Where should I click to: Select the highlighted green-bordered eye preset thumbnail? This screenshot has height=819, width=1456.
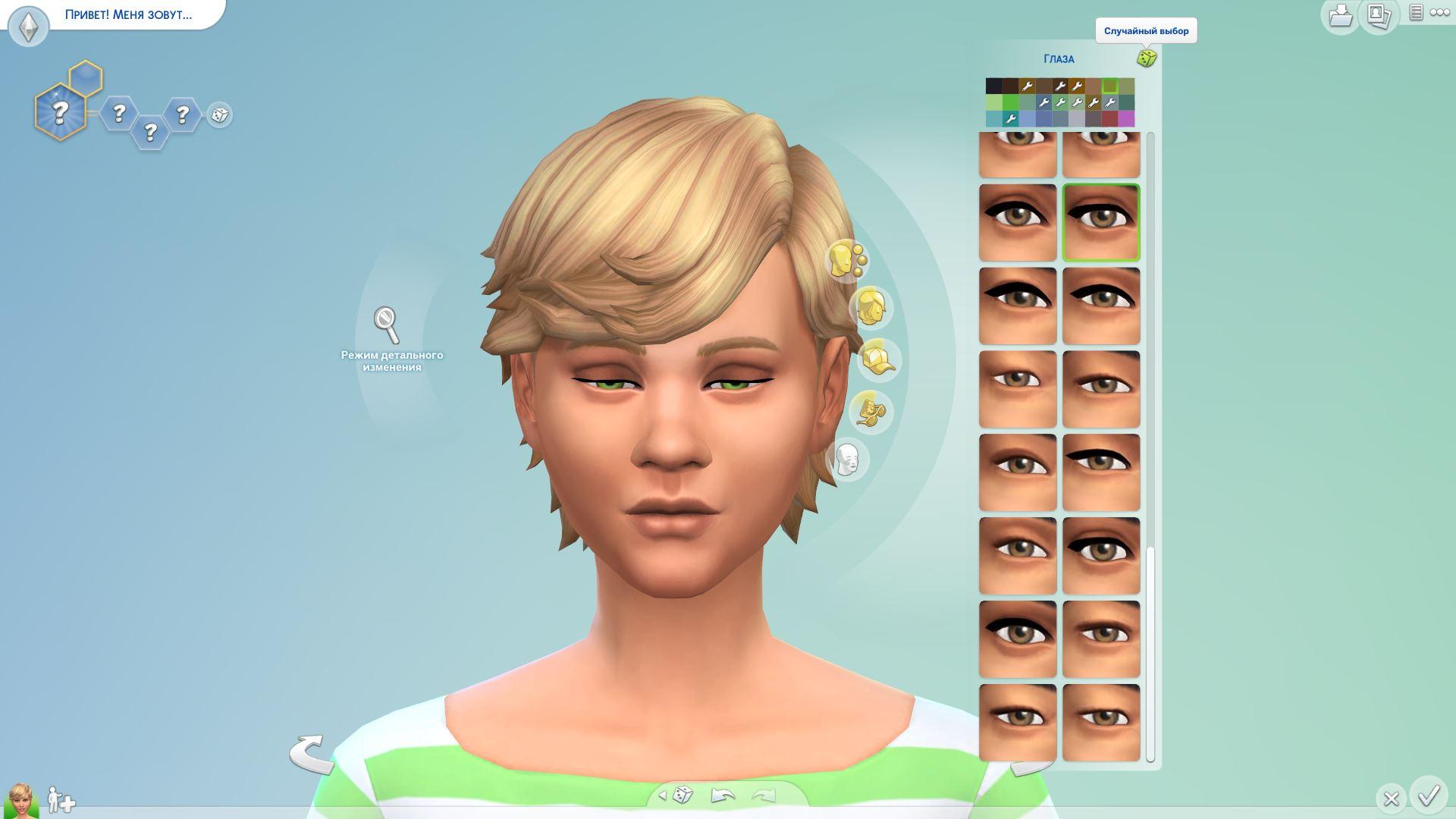(1100, 223)
